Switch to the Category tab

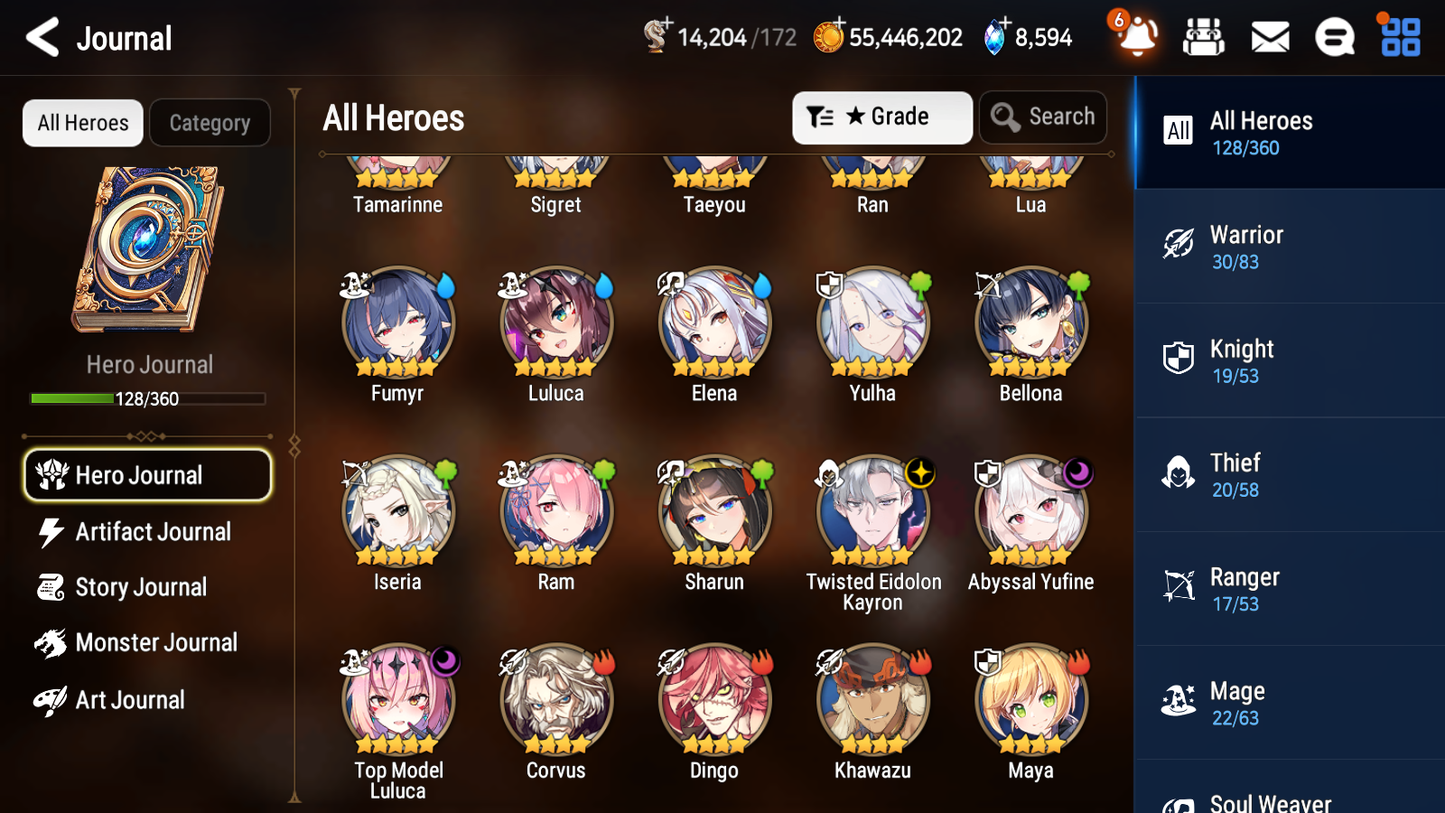[x=210, y=123]
